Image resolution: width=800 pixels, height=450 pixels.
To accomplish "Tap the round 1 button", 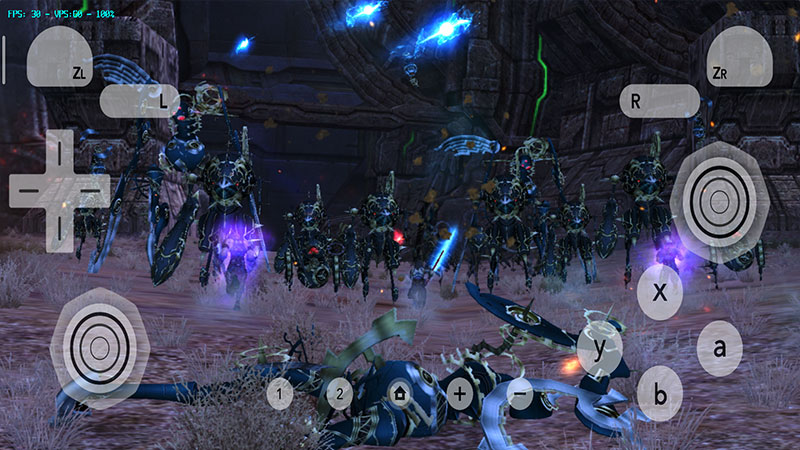I will 280,393.
